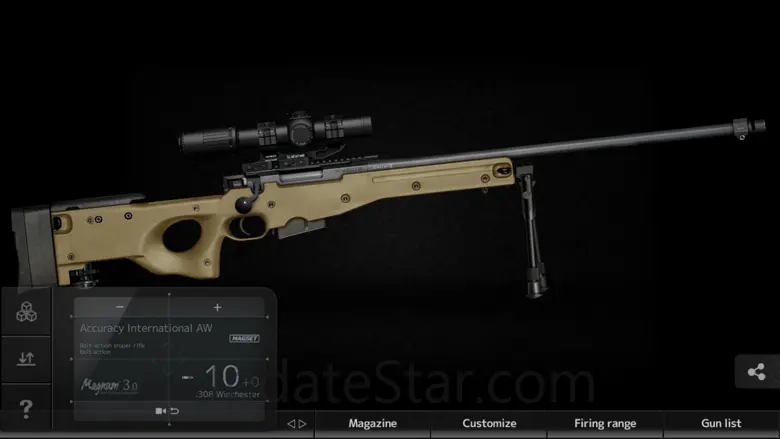Open the Magazine menu
The image size is (780, 439).
point(372,423)
